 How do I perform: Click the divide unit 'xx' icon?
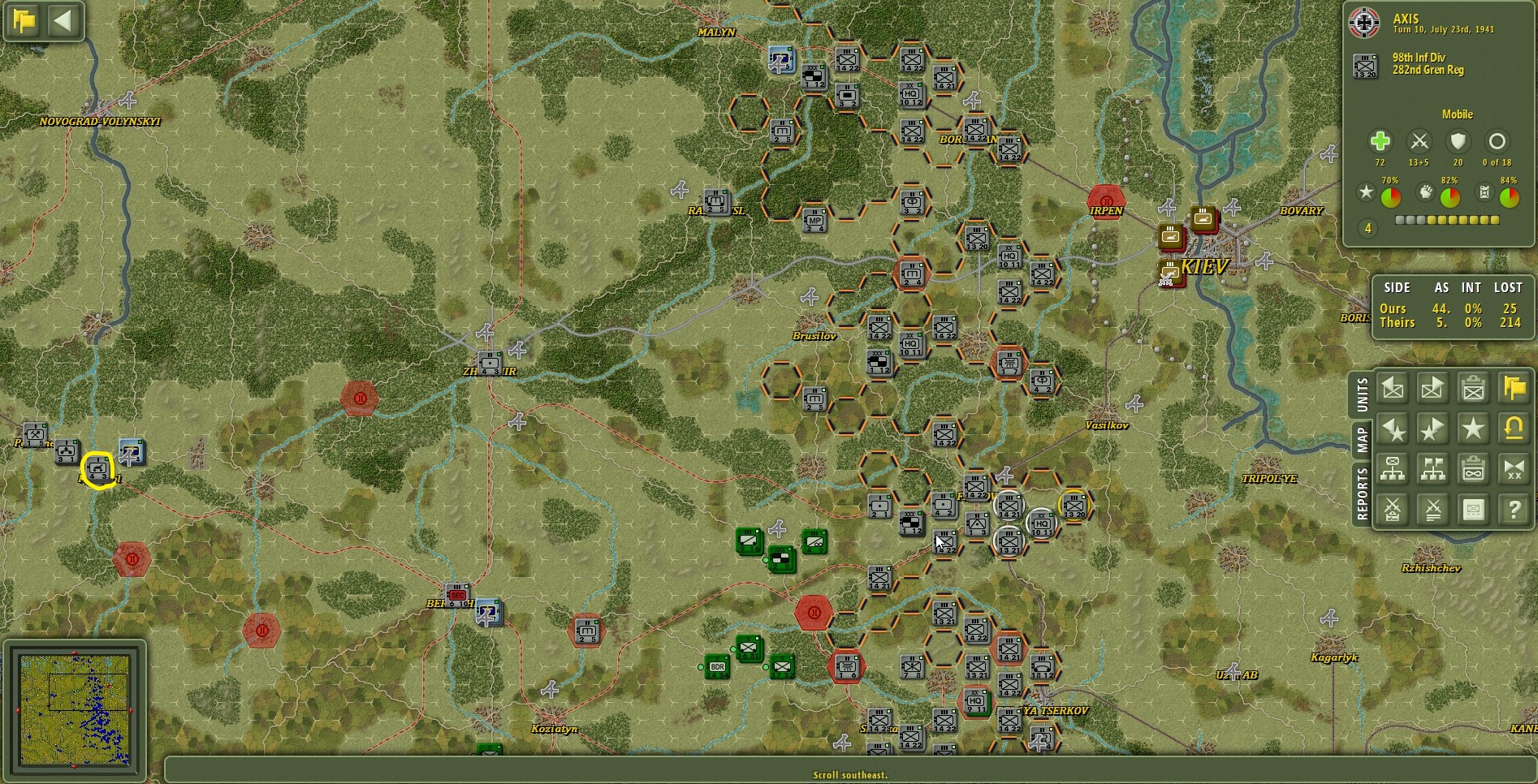(x=1514, y=468)
